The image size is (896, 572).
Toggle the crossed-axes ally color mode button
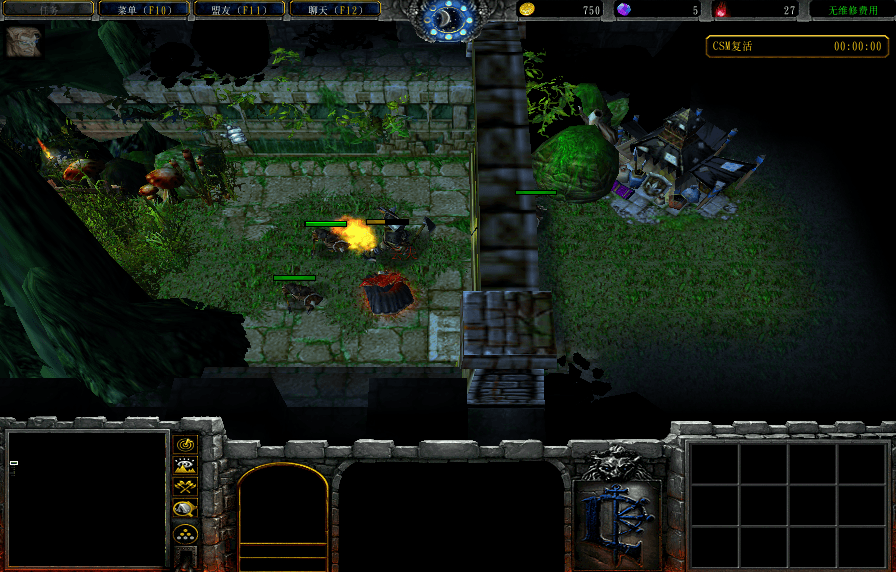pyautogui.click(x=185, y=487)
